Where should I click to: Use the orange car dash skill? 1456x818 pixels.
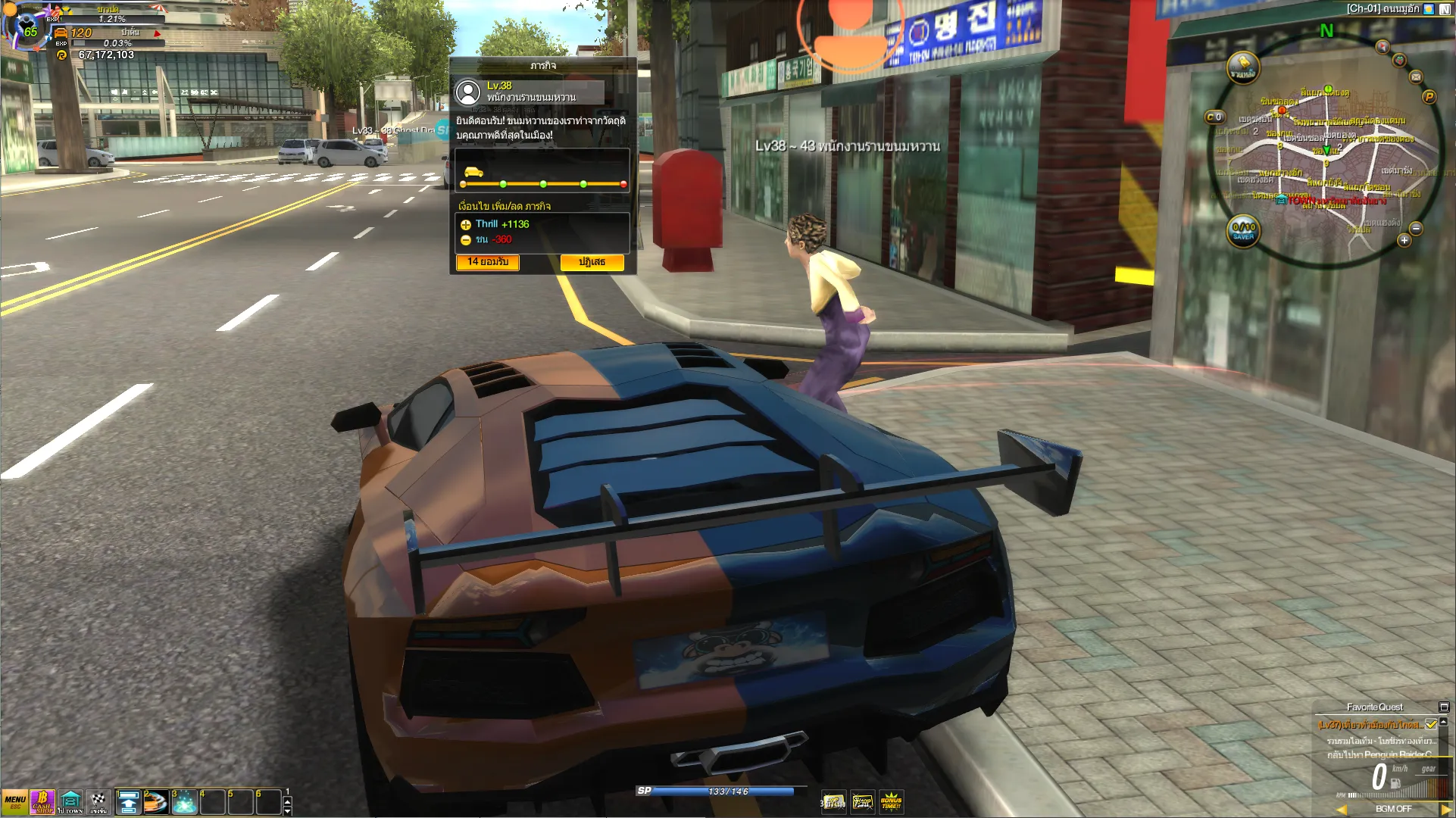pos(155,802)
